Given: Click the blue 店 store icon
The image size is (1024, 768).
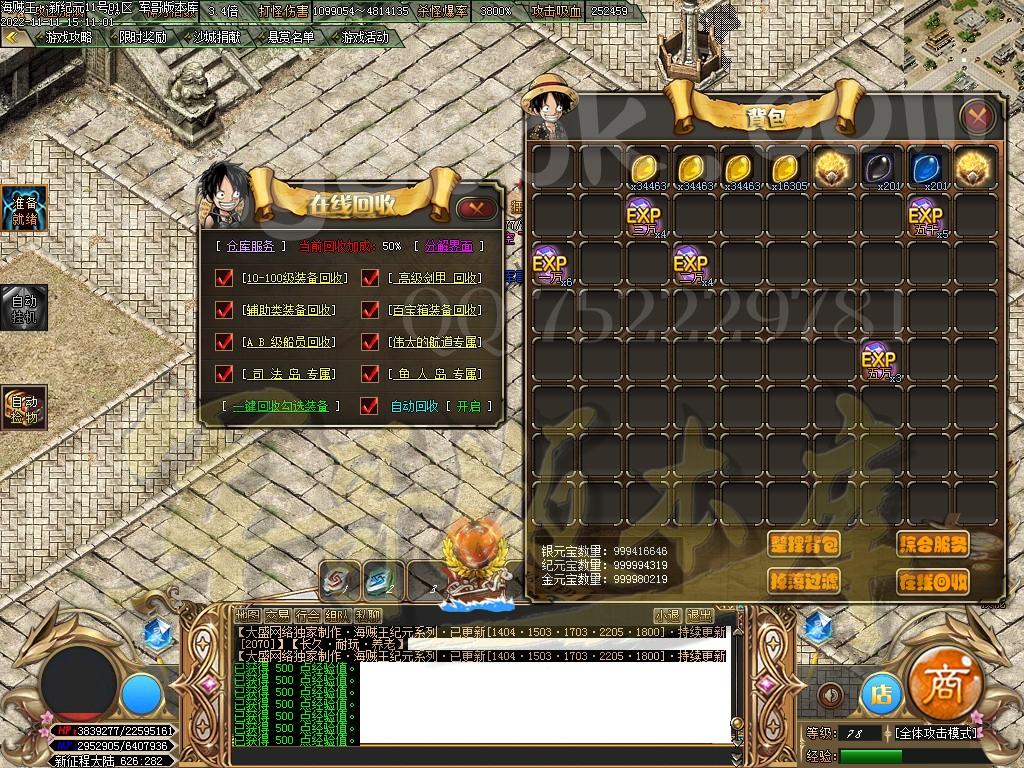Looking at the screenshot, I should tap(881, 693).
